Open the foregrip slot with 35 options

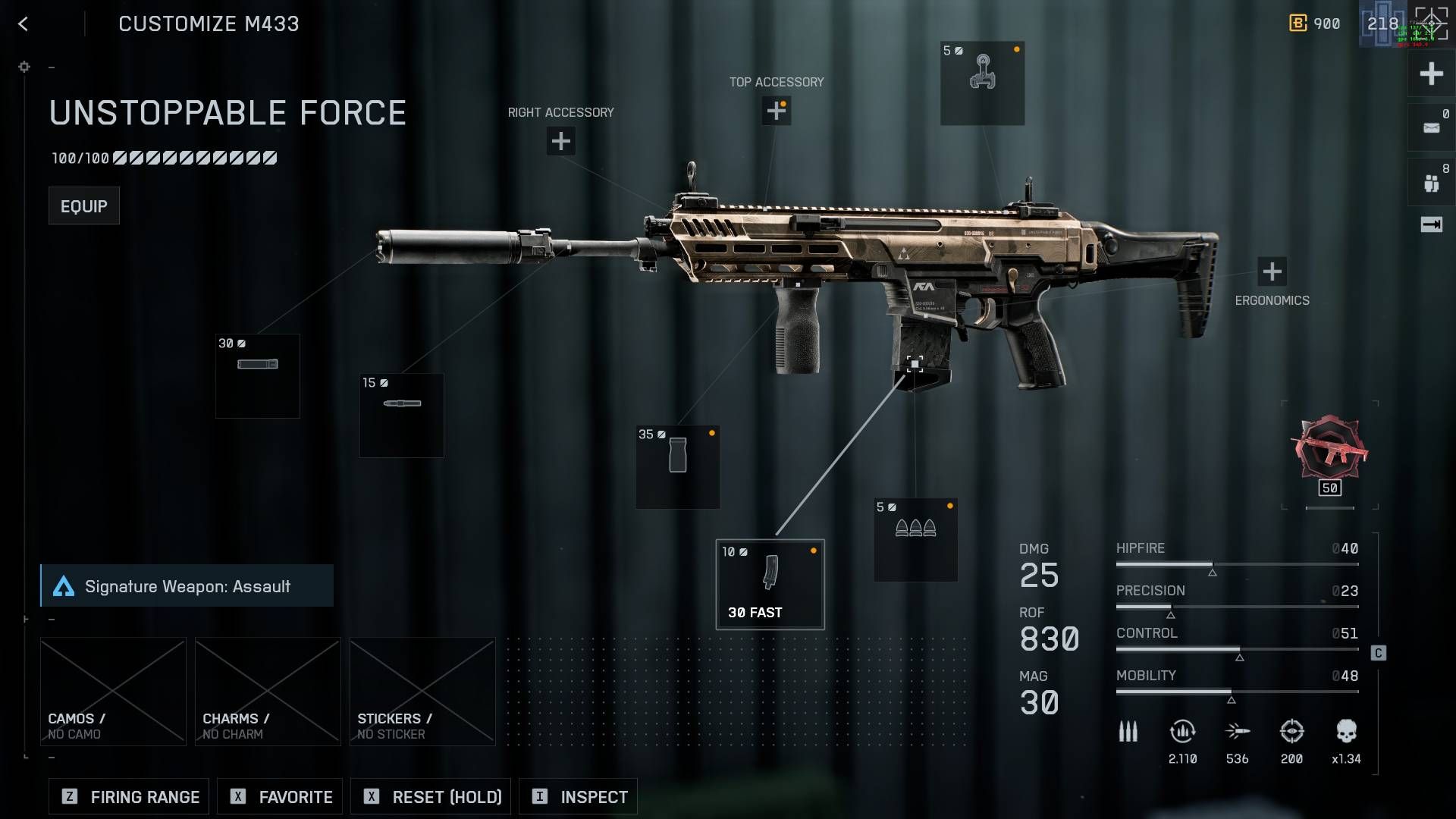[677, 466]
